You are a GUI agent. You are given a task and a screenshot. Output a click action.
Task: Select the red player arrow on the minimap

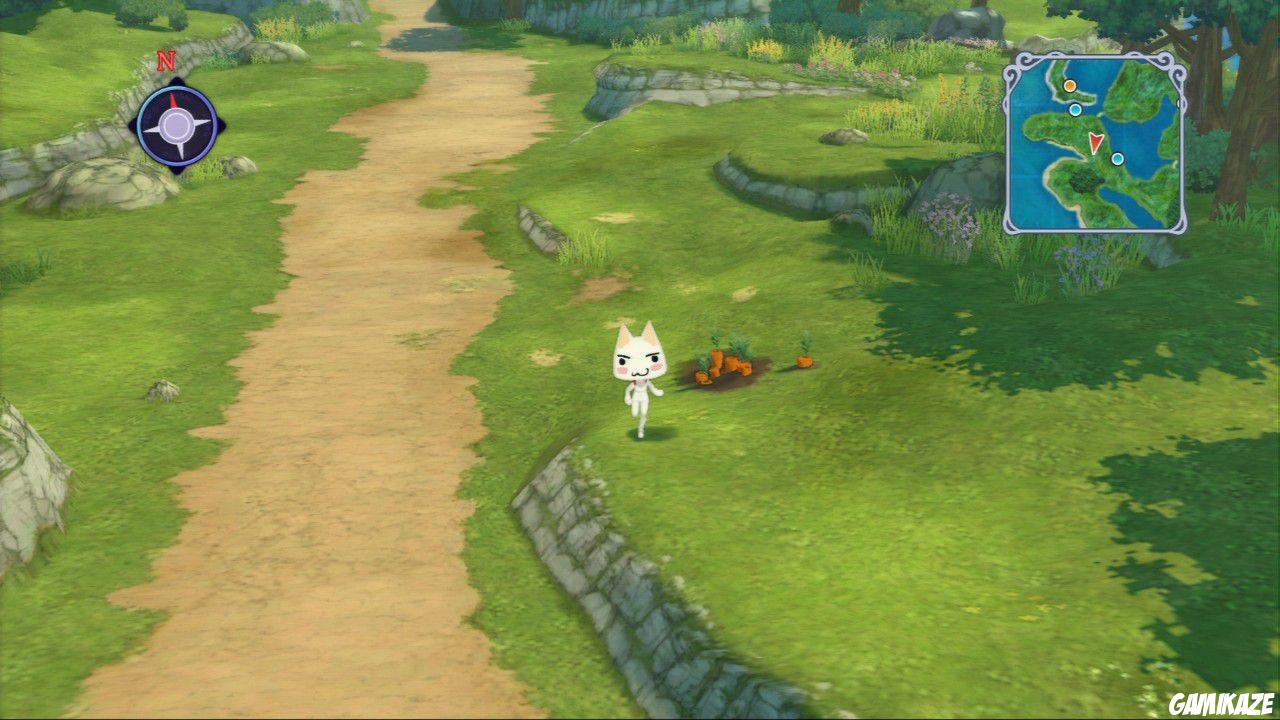(x=1096, y=143)
